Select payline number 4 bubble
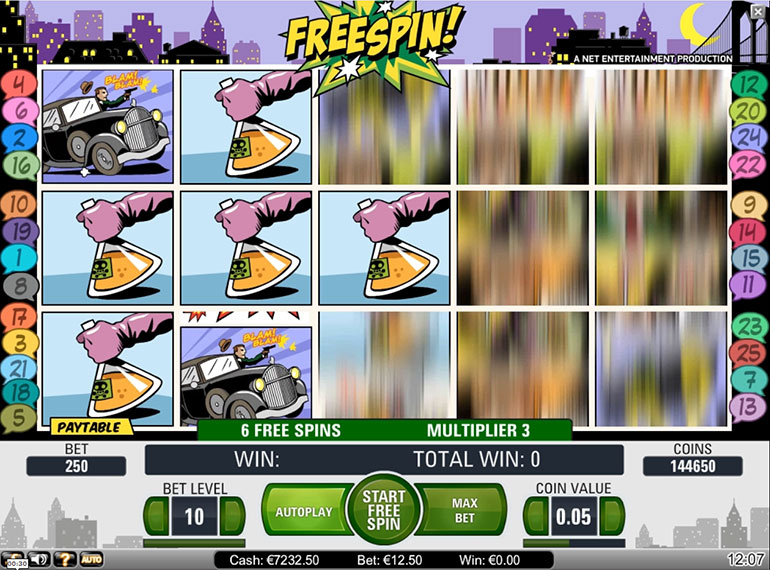Image resolution: width=770 pixels, height=570 pixels. pos(19,84)
